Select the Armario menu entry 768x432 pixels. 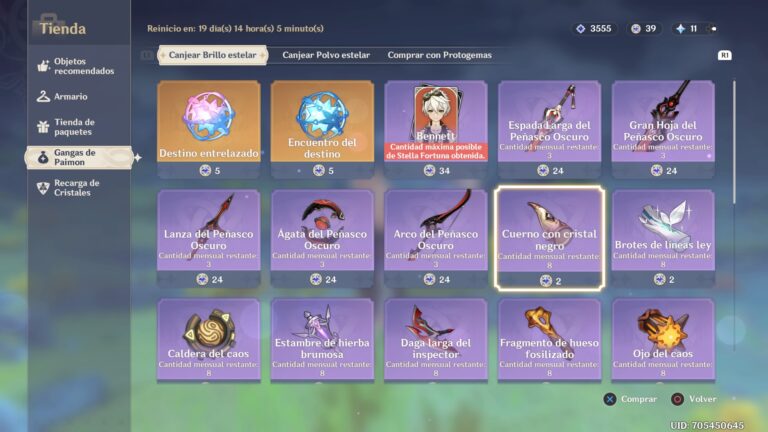[70, 97]
